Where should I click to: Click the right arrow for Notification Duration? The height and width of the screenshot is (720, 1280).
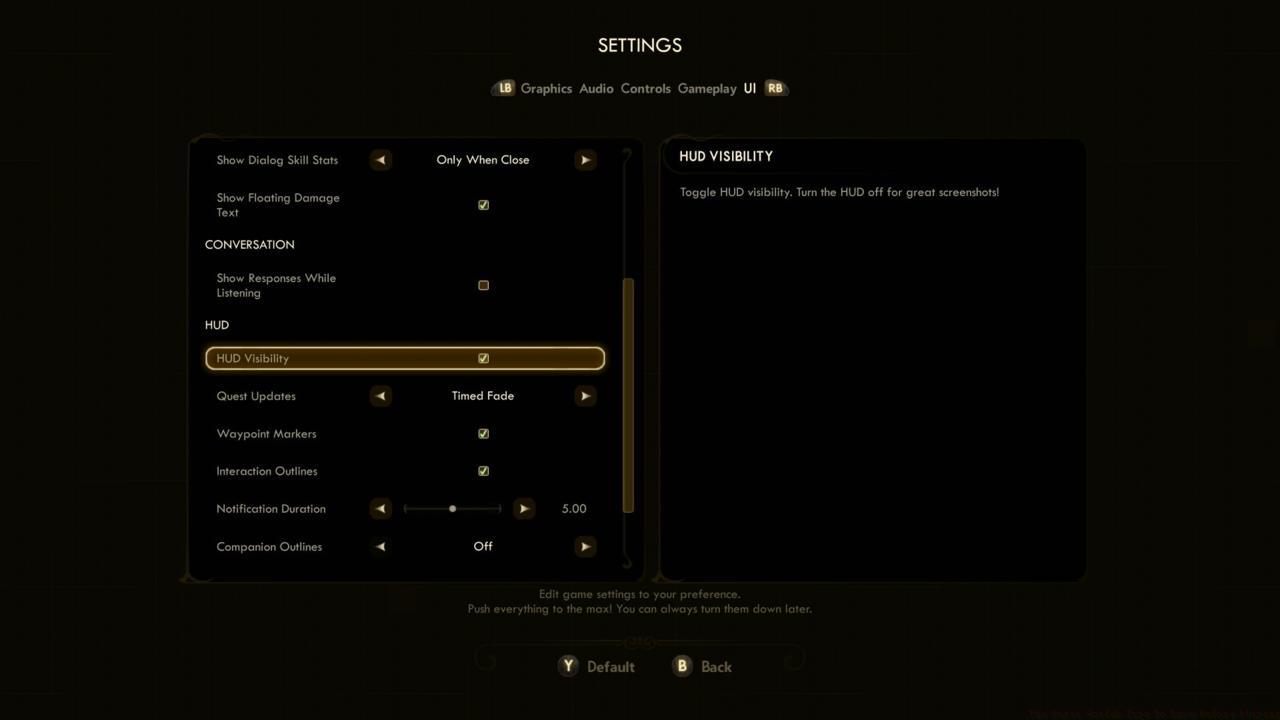[x=524, y=508]
